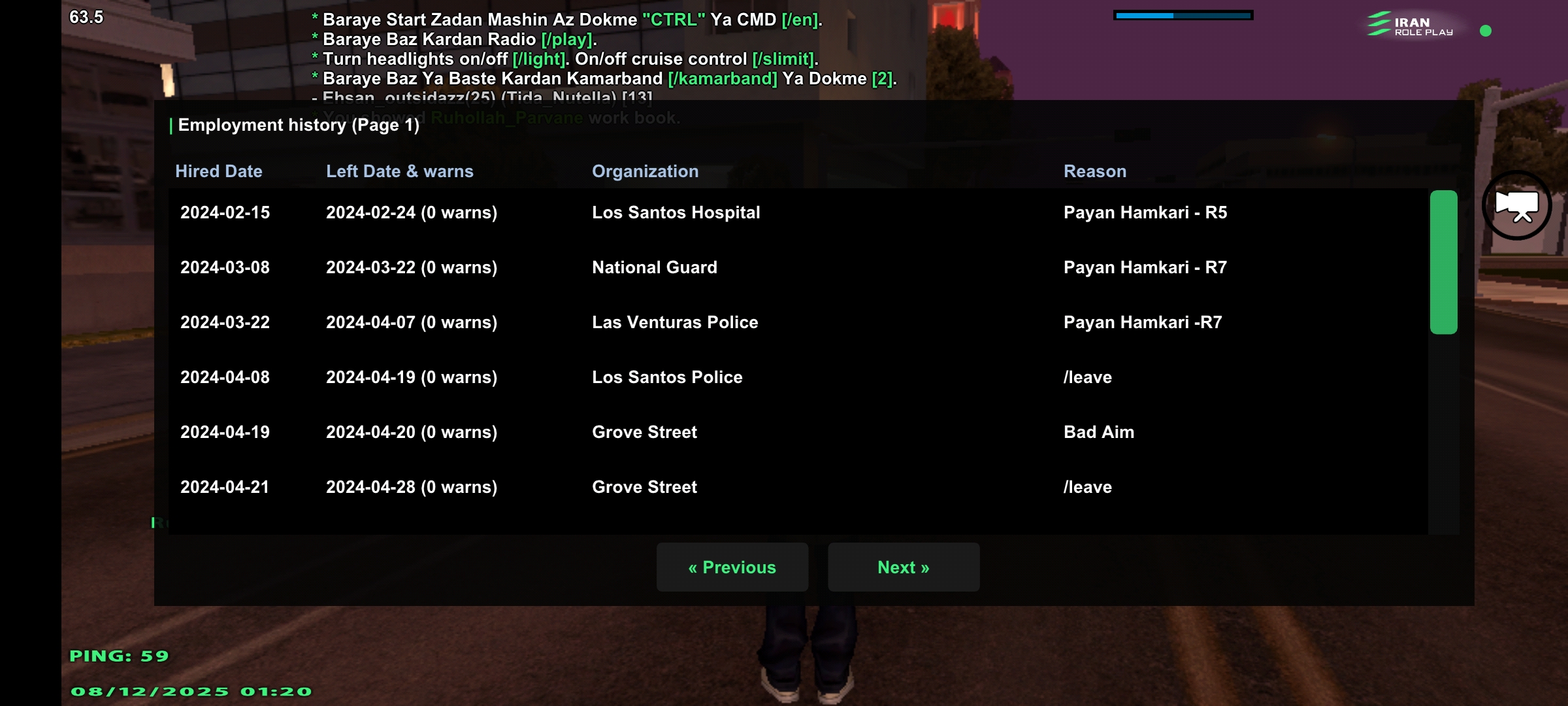The image size is (1568, 706).
Task: Select the National Guard employment row
Action: pos(654,267)
